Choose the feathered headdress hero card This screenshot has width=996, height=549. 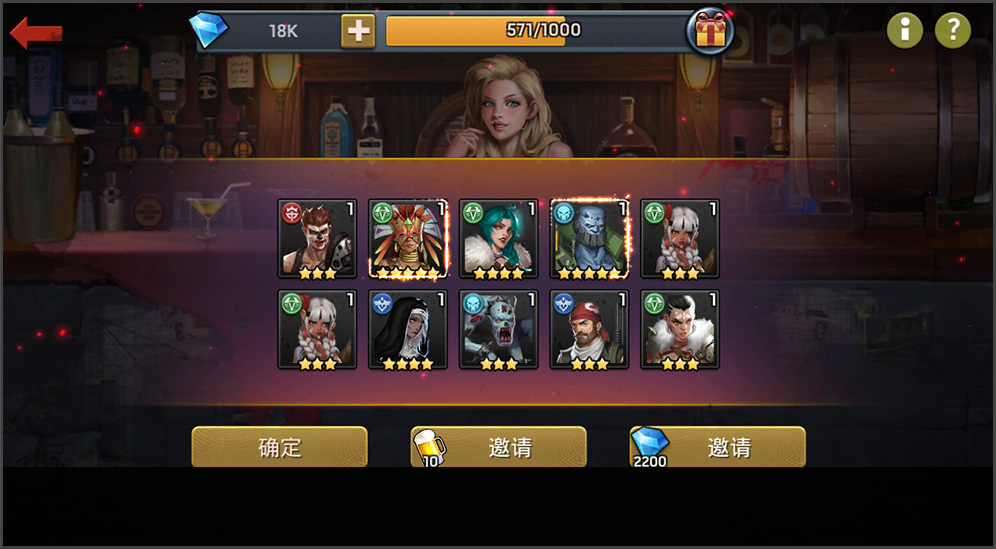tap(408, 239)
